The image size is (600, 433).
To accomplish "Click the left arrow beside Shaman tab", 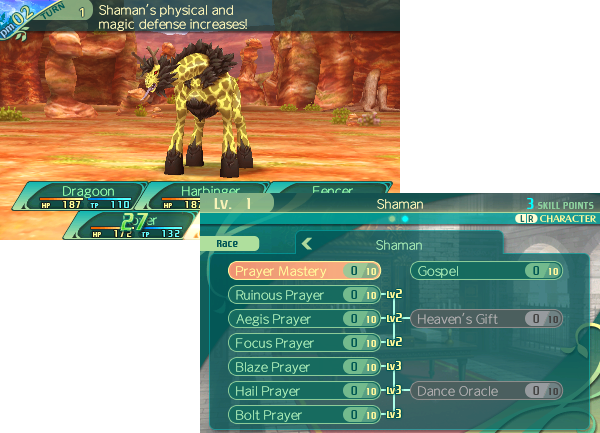I will (x=308, y=243).
